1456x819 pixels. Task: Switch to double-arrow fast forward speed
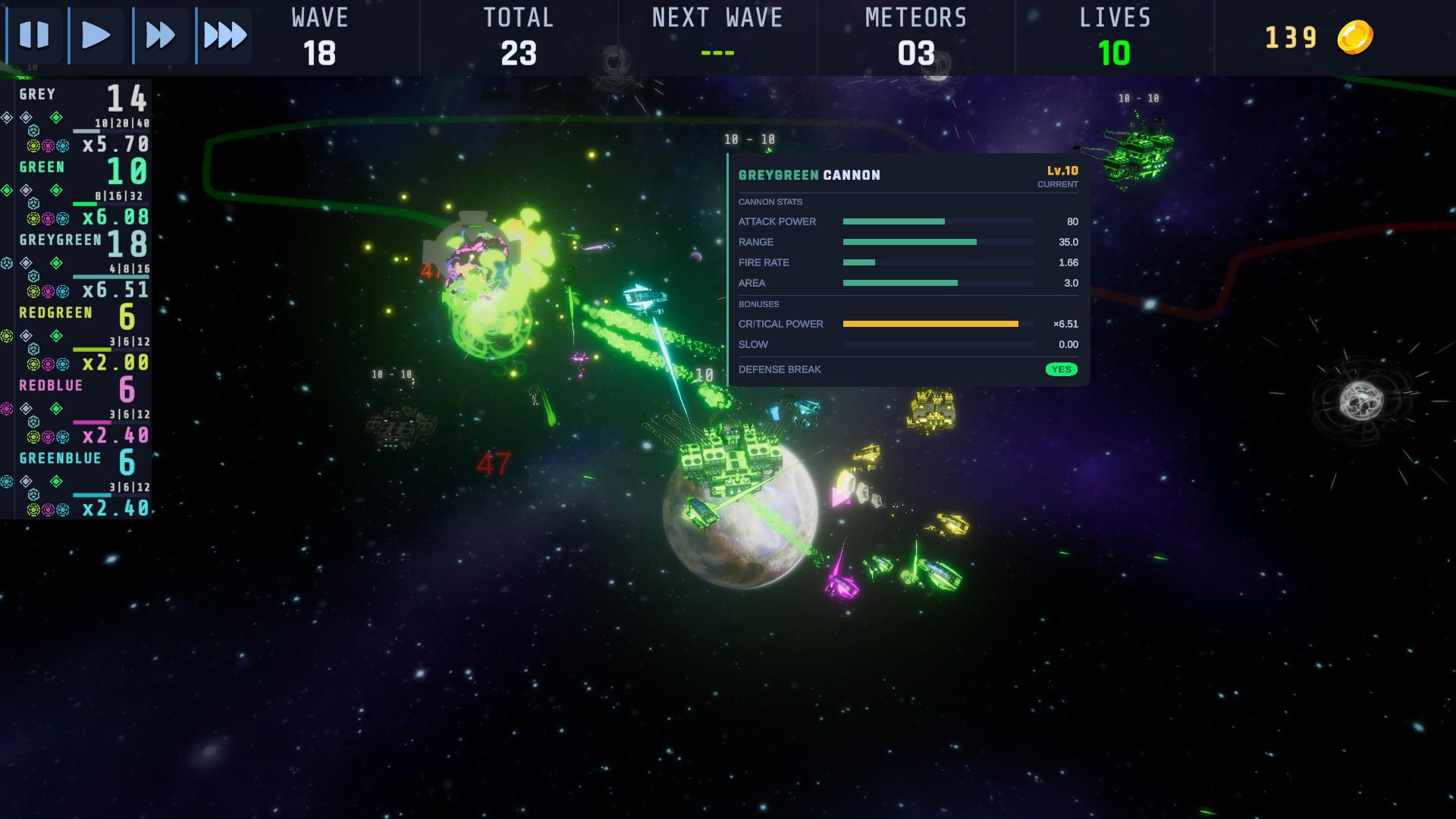tap(160, 35)
